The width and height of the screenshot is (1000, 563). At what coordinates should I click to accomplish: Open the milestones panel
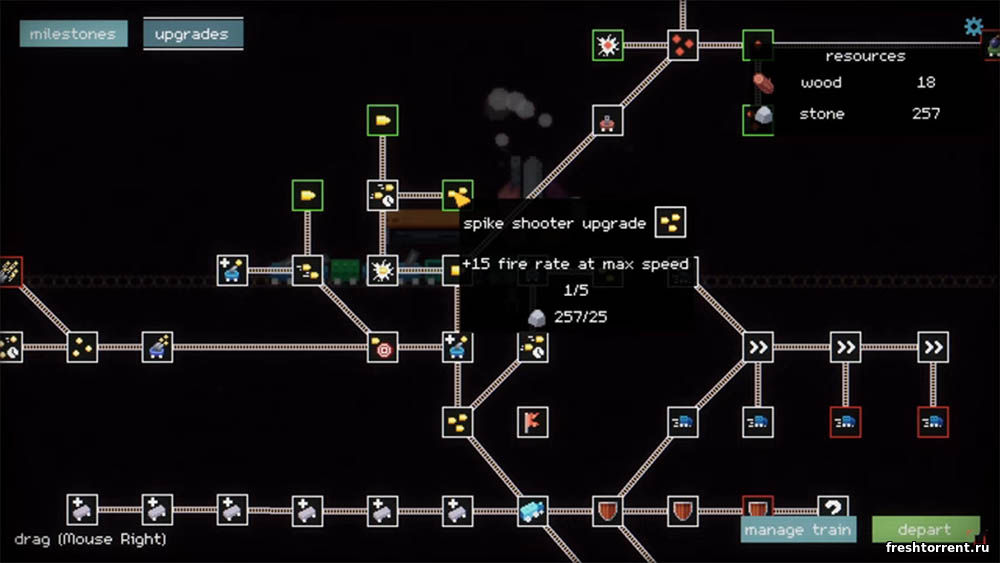point(72,34)
